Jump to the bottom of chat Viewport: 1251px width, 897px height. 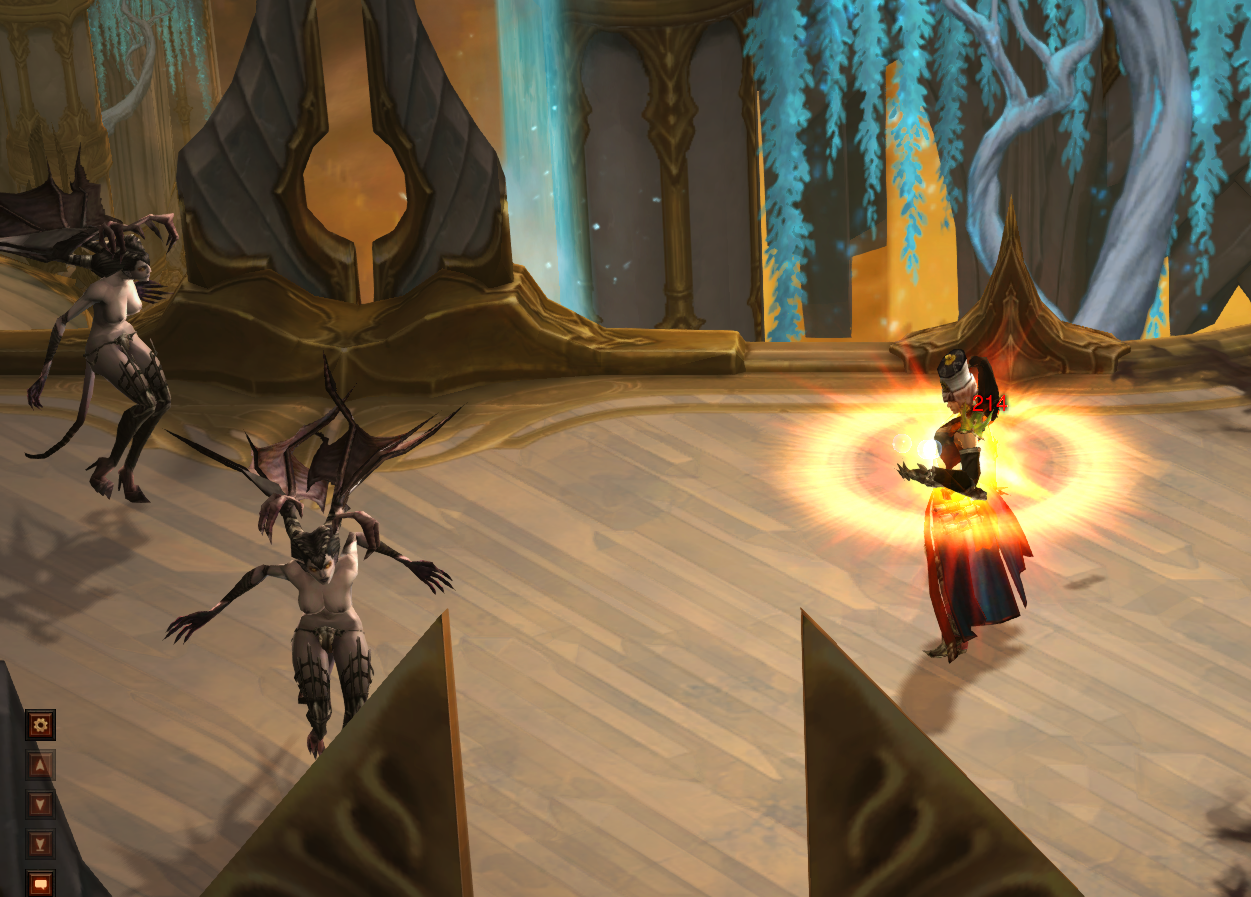(40, 844)
